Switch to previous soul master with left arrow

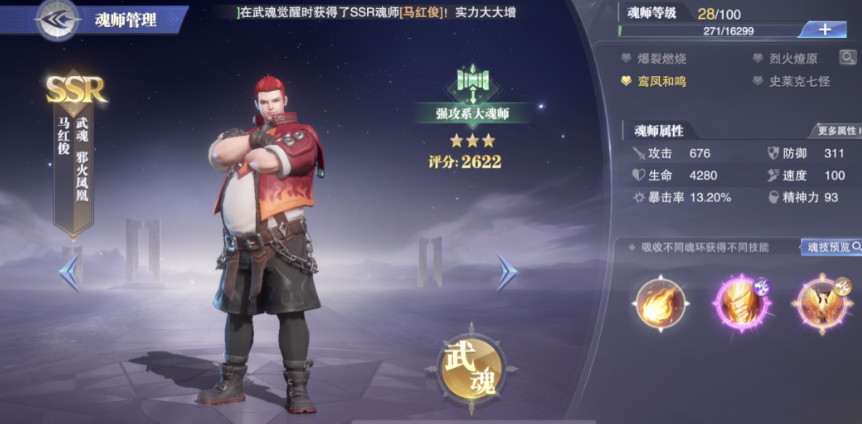pos(70,272)
